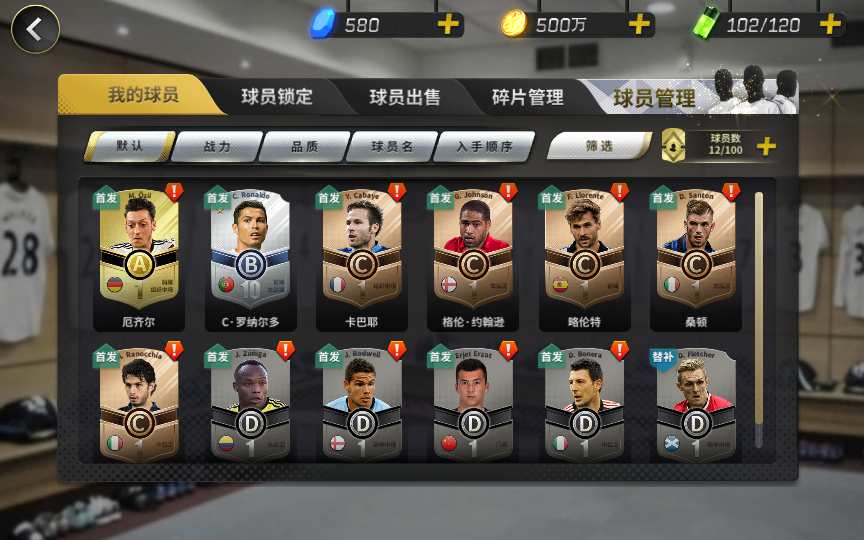Go back using the arrow button
Screen dimensions: 864x540
pyautogui.click(x=35, y=29)
